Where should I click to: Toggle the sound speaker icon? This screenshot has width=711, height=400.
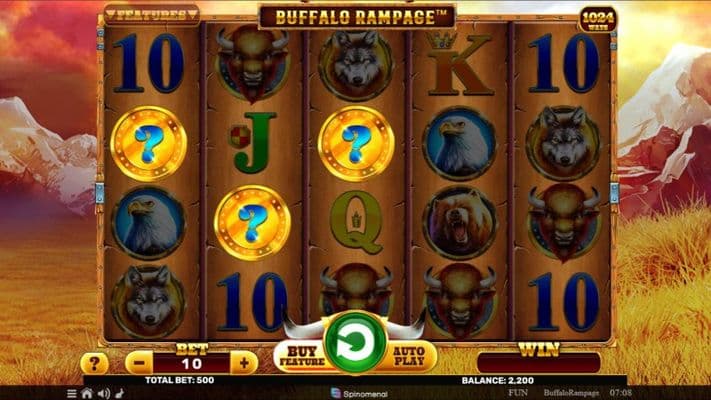tap(103, 393)
